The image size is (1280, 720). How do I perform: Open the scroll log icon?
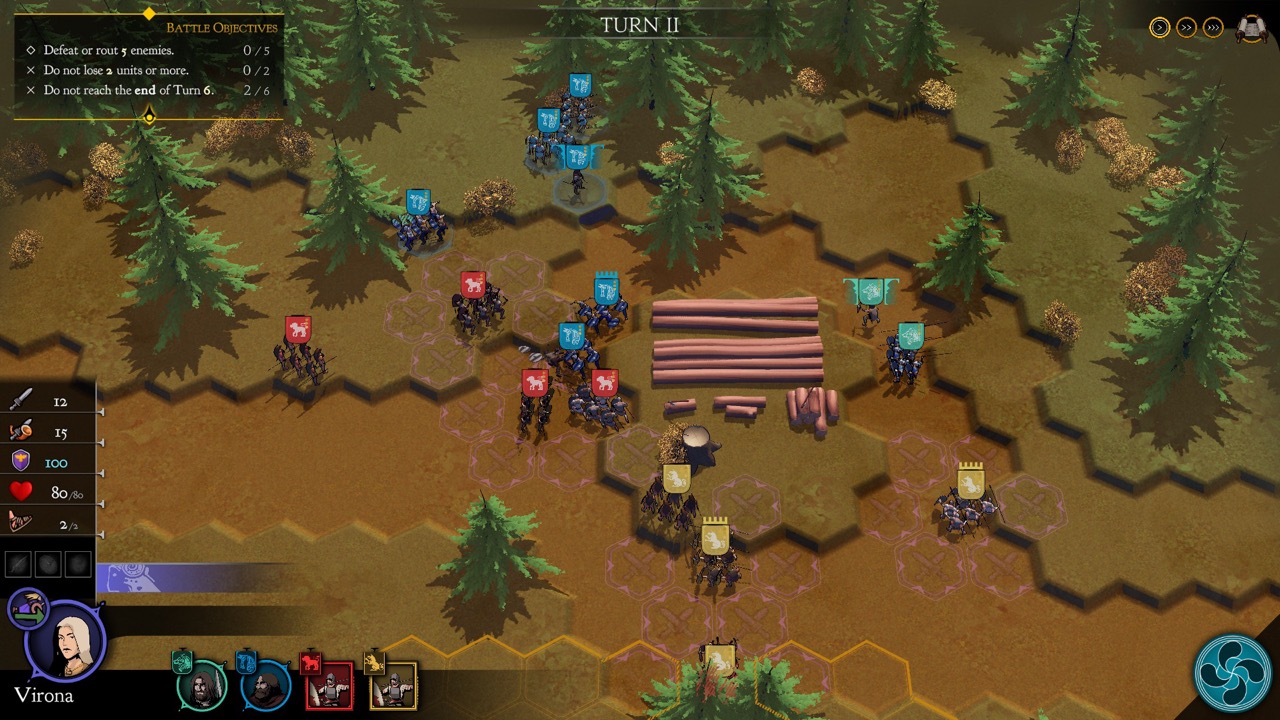[1251, 28]
